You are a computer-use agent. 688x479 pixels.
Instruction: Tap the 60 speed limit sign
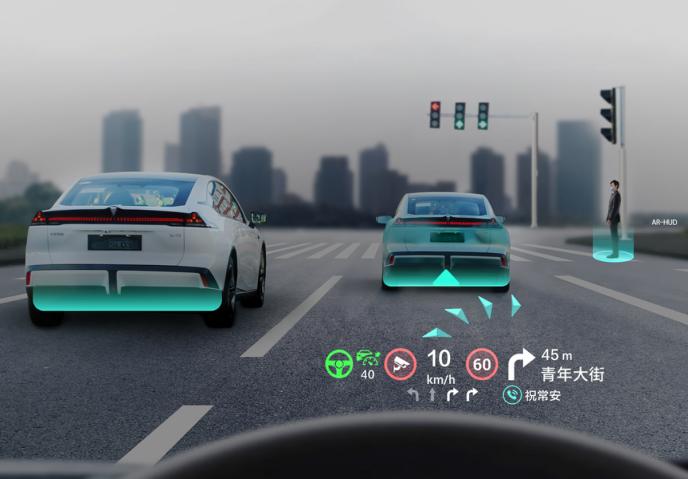(482, 363)
